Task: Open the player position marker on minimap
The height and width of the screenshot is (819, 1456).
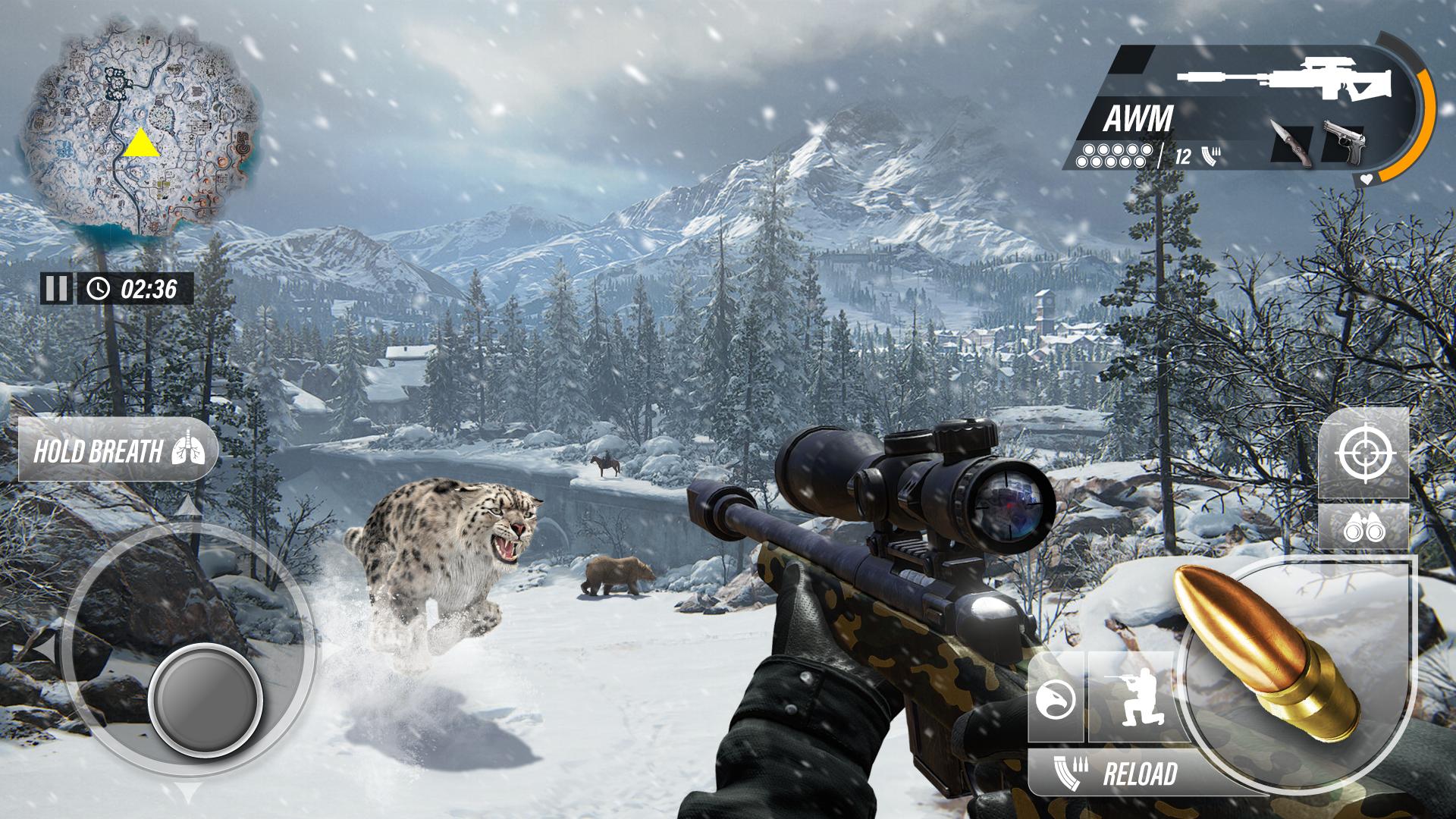Action: click(x=143, y=144)
